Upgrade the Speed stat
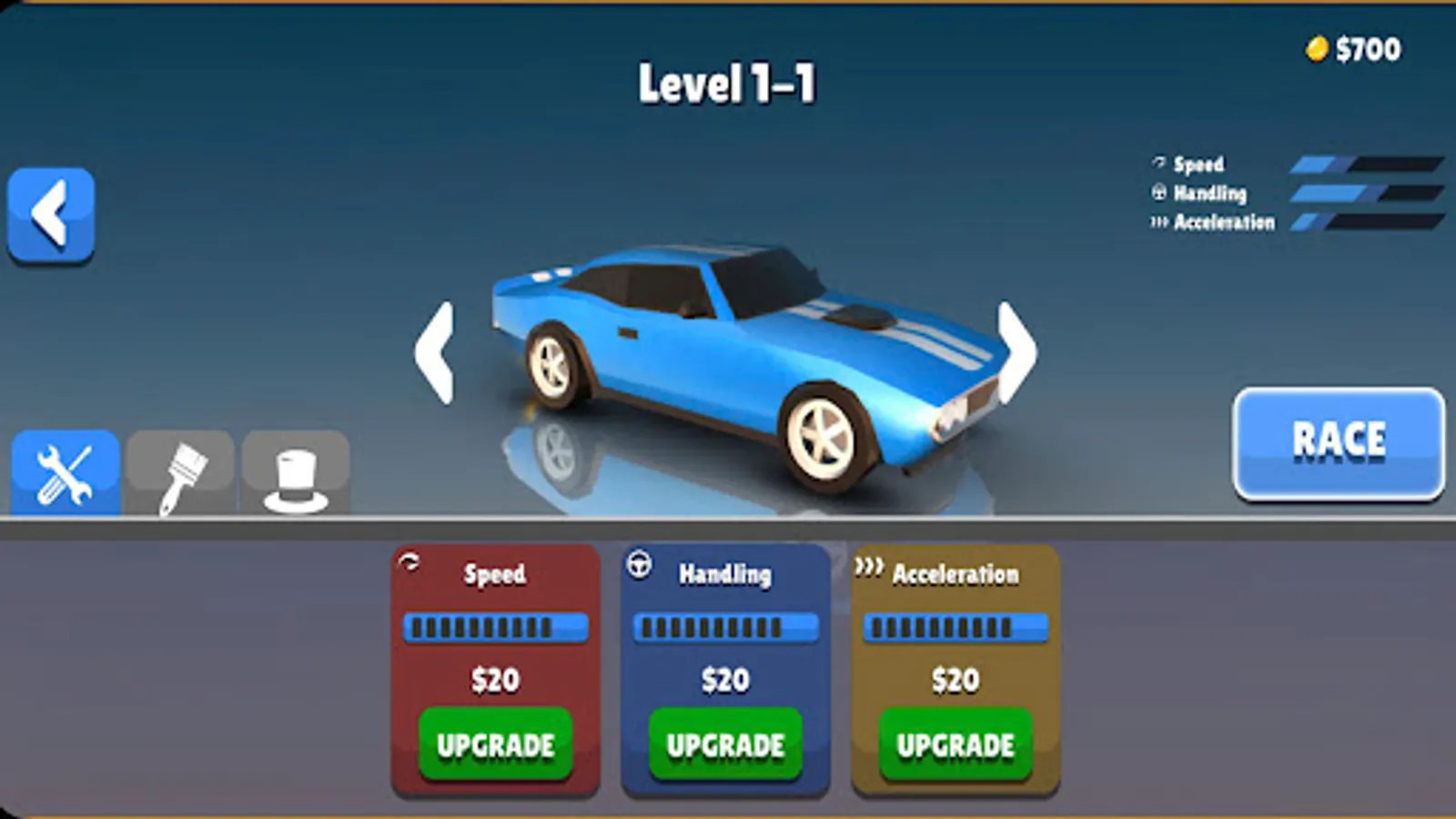This screenshot has width=1456, height=819. 495,743
